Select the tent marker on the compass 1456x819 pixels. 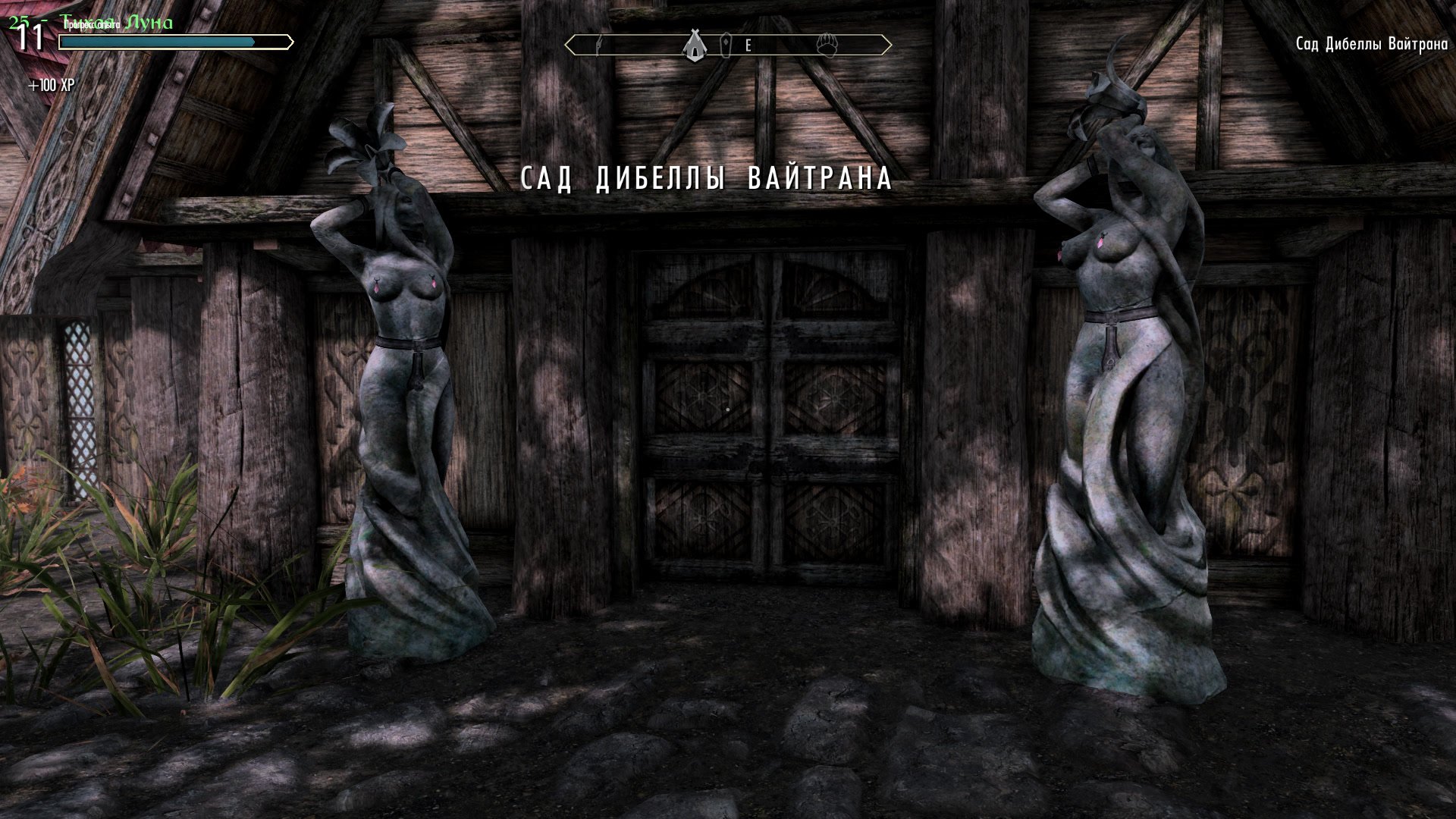[694, 42]
